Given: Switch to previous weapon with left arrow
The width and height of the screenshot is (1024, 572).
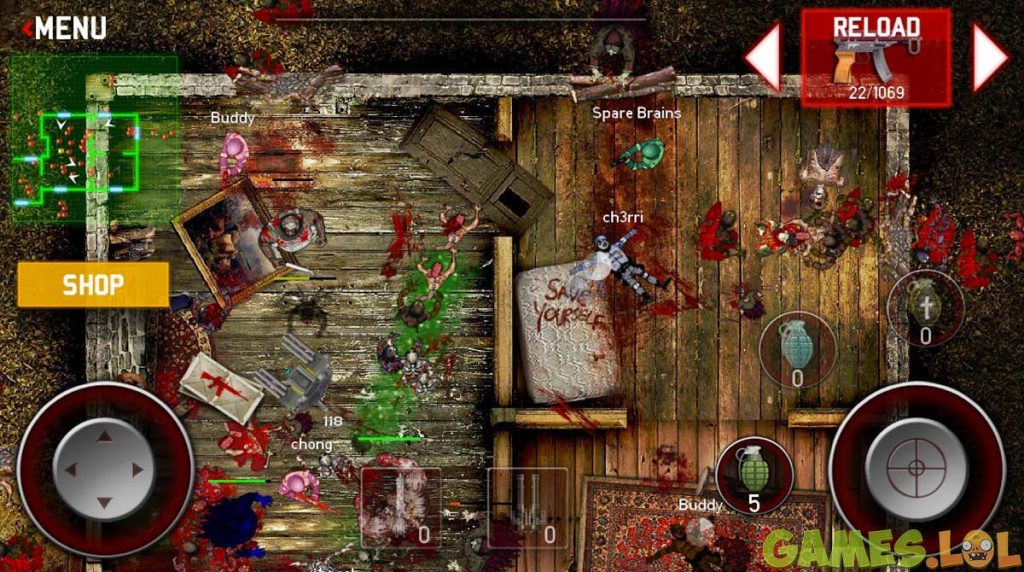Looking at the screenshot, I should [764, 58].
